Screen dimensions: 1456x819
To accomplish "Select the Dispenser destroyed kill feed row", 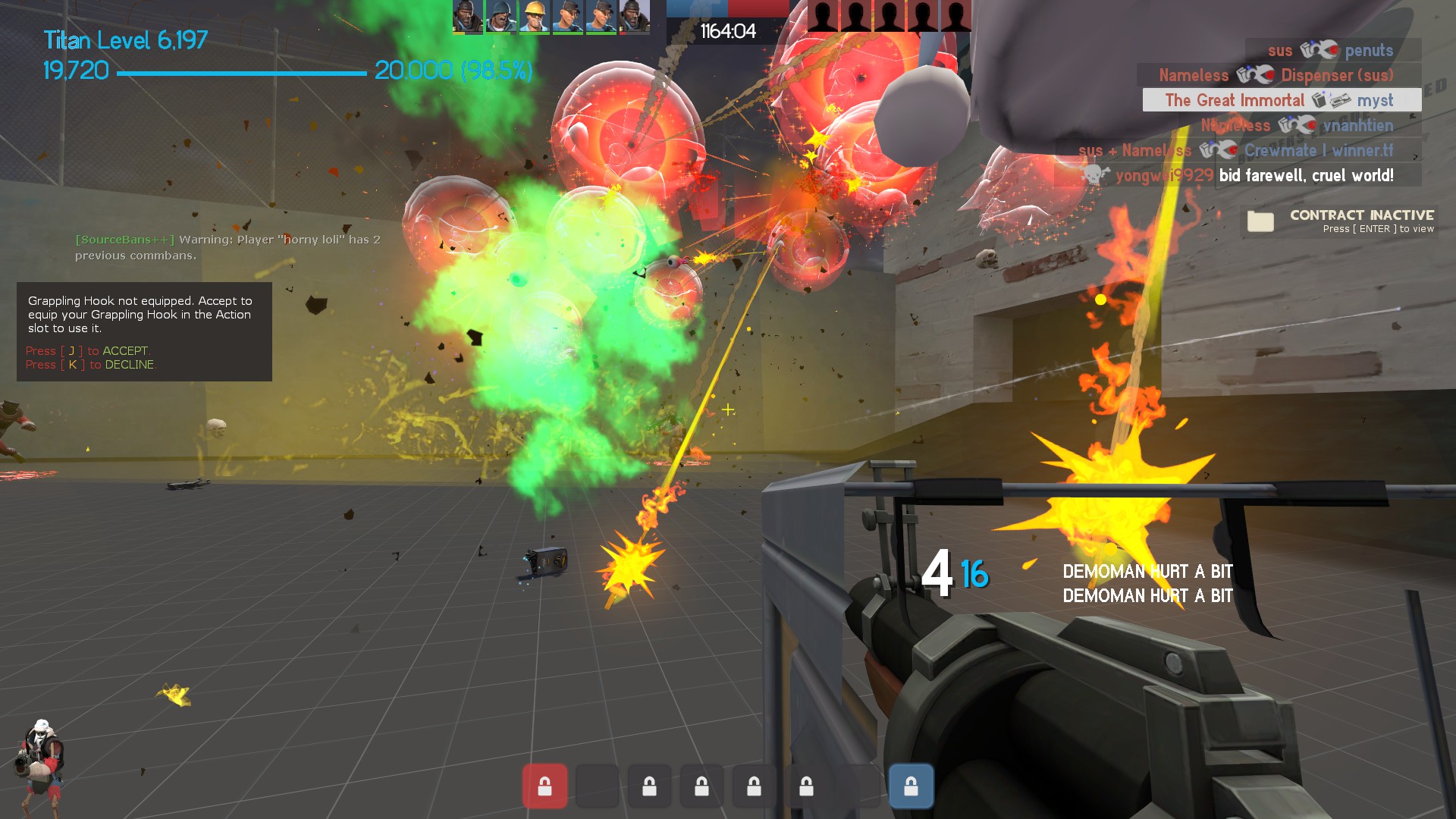I will pyautogui.click(x=1278, y=75).
